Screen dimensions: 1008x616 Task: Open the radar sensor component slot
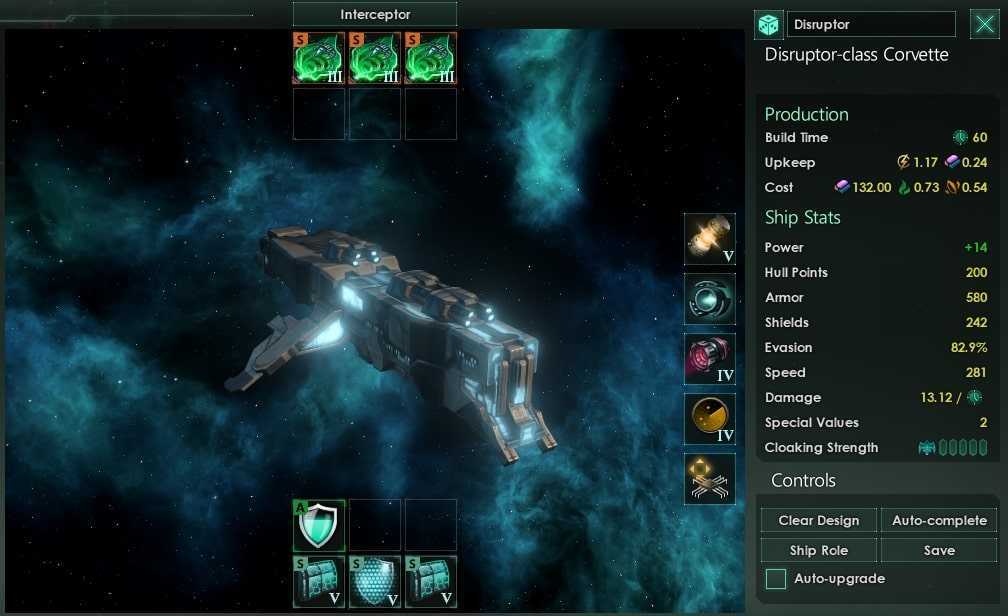[x=709, y=419]
